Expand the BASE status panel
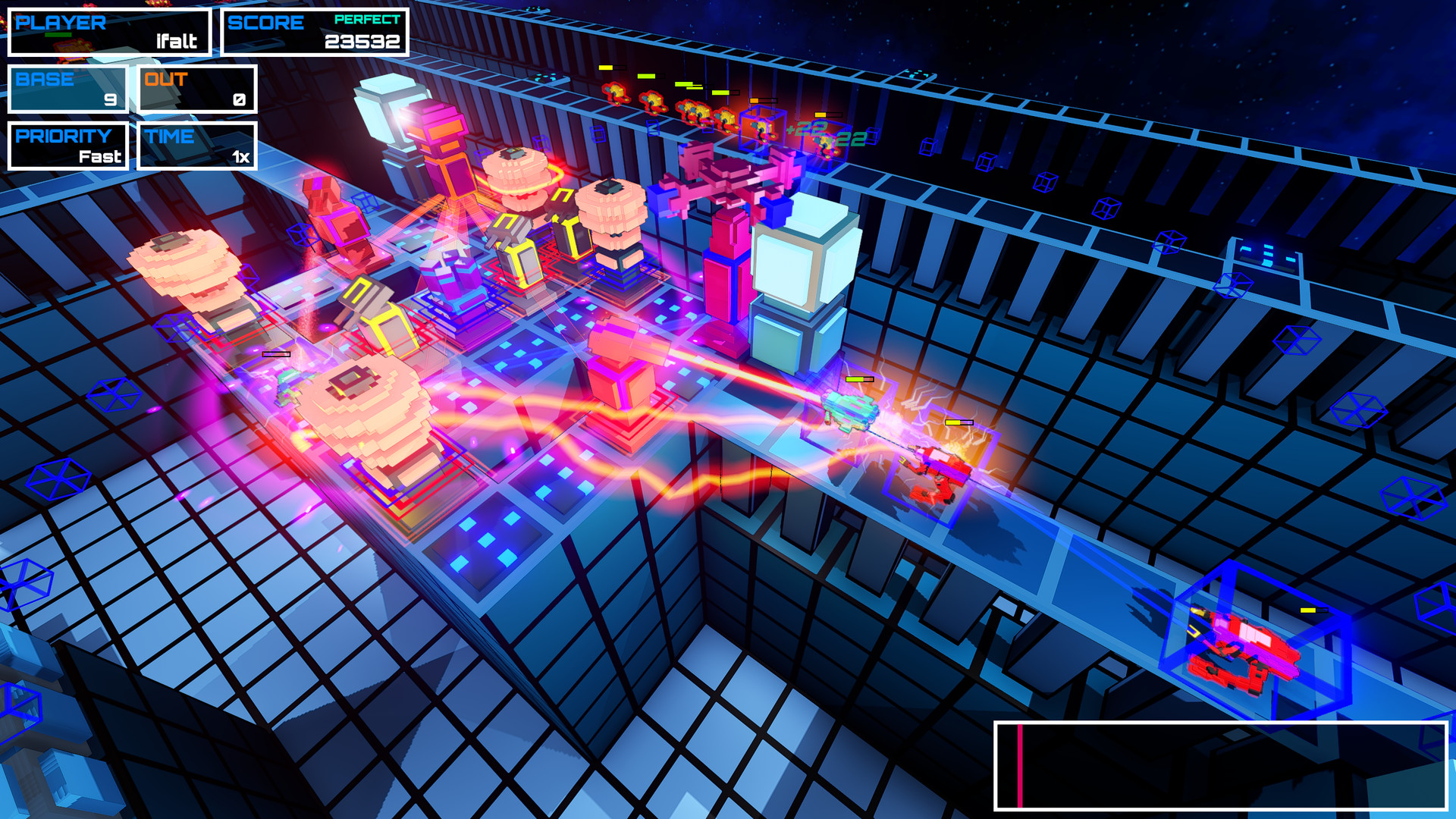The image size is (1456, 819). pyautogui.click(x=67, y=87)
